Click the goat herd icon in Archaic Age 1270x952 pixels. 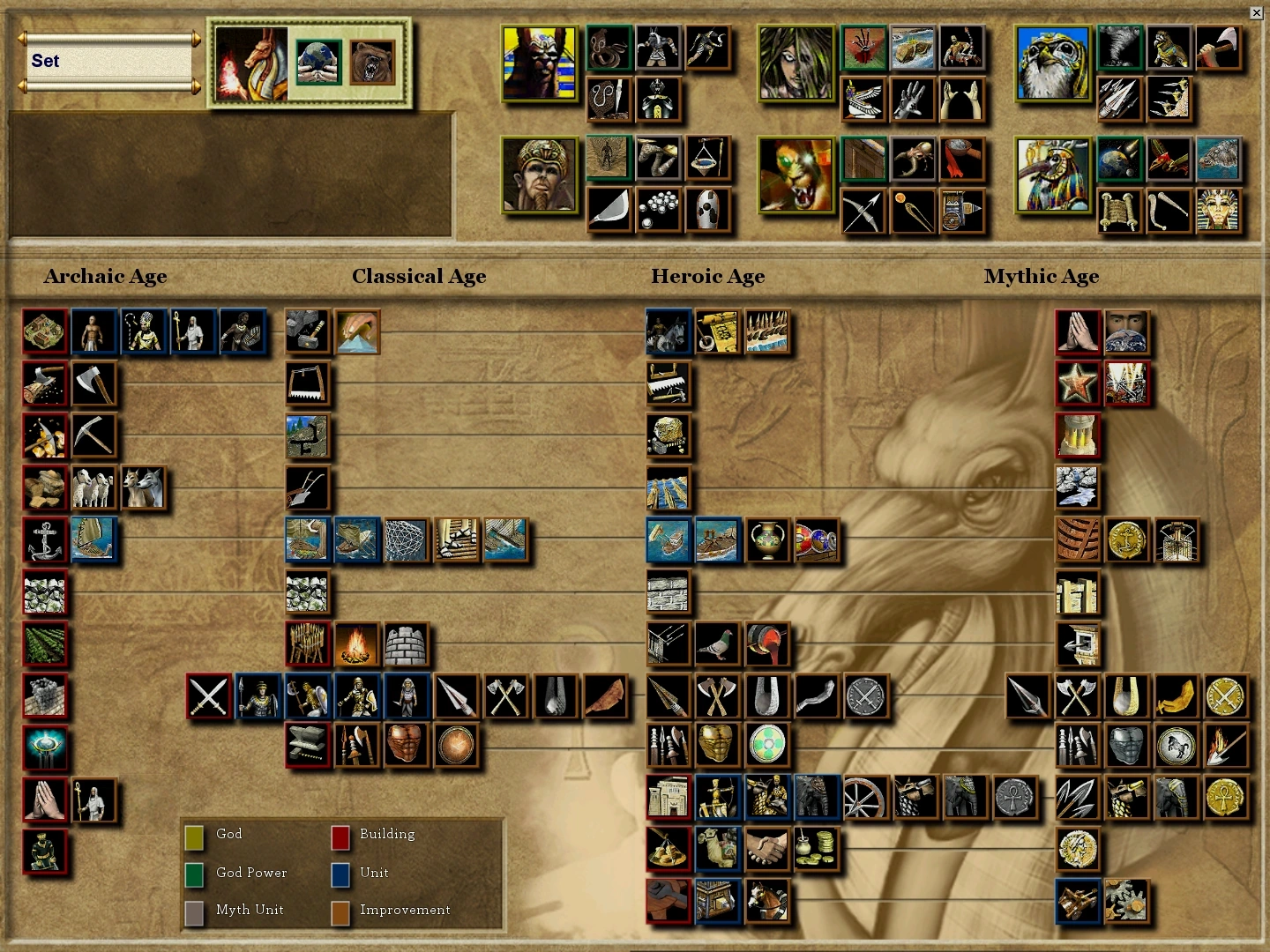(144, 489)
